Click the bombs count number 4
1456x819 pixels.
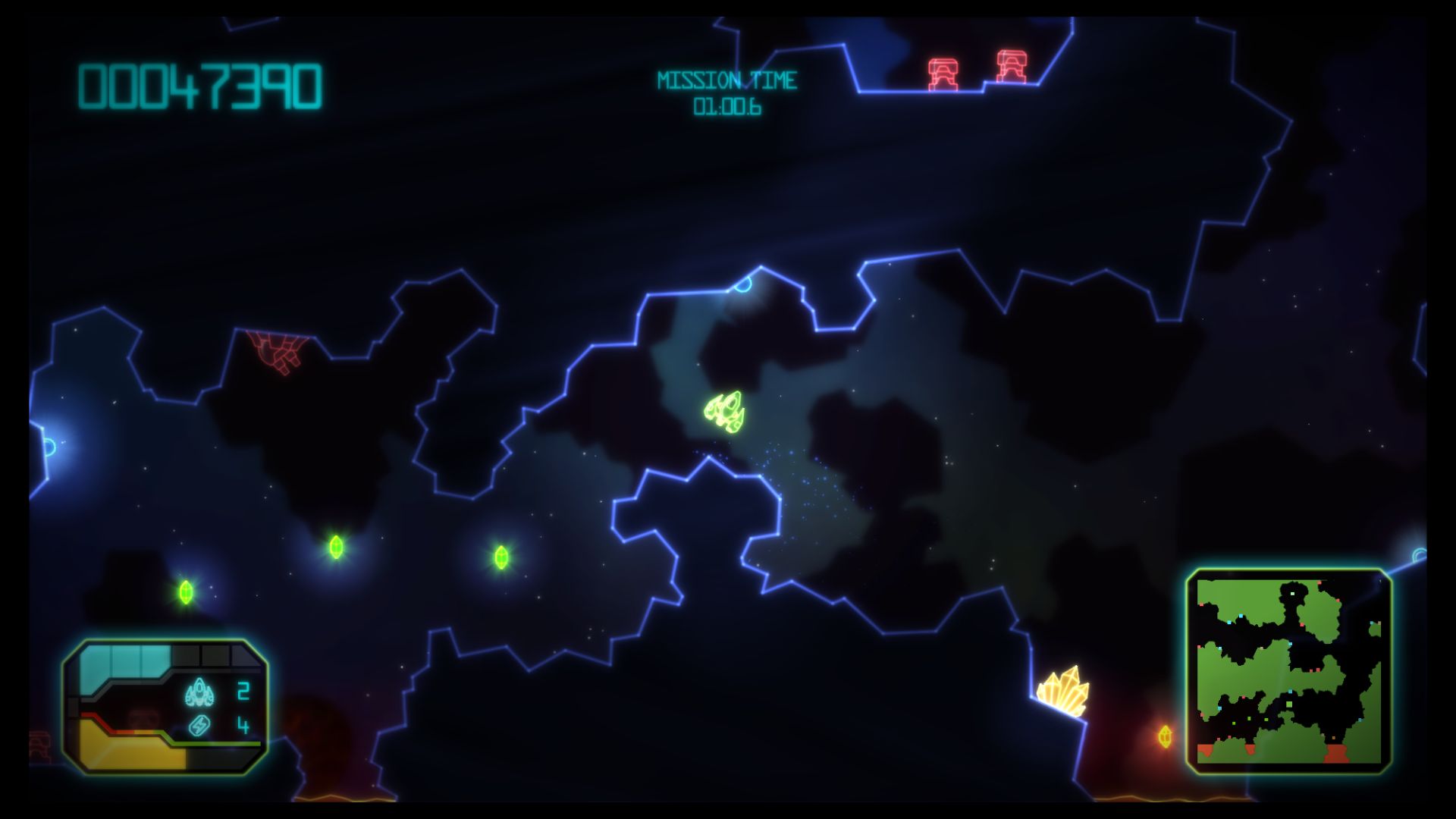[243, 725]
